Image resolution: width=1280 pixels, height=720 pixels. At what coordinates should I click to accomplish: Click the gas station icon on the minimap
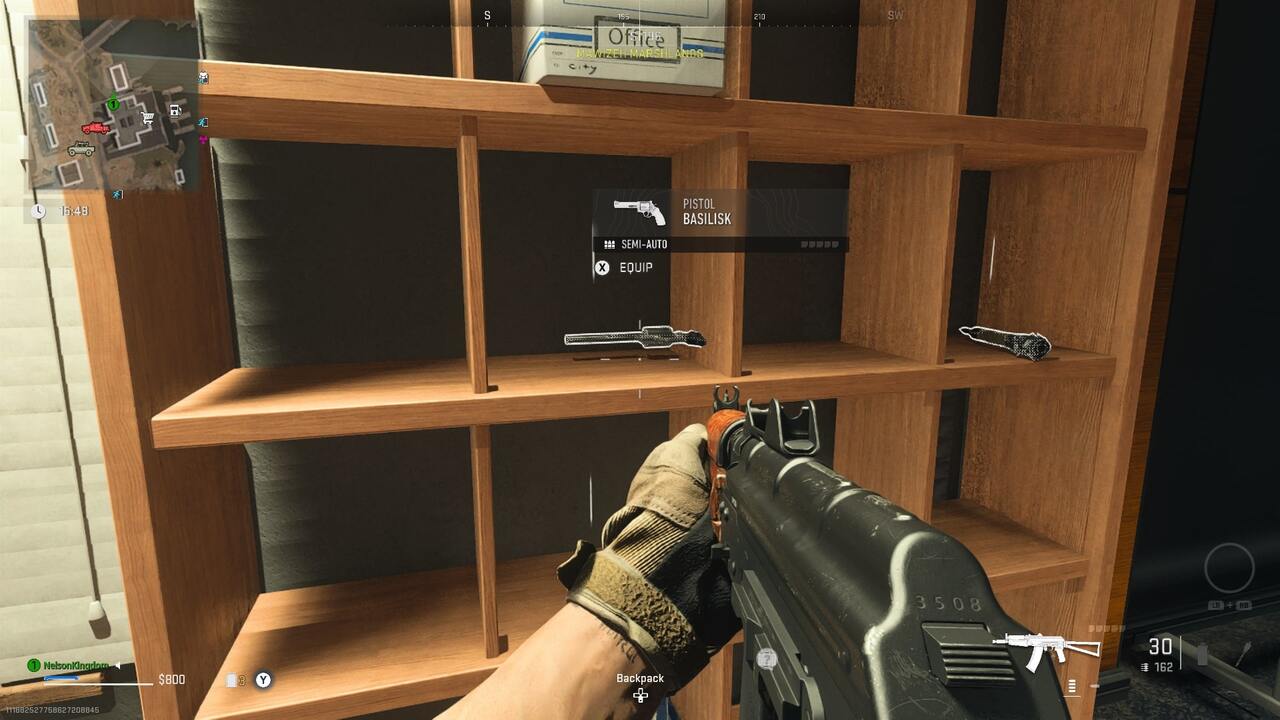point(175,110)
